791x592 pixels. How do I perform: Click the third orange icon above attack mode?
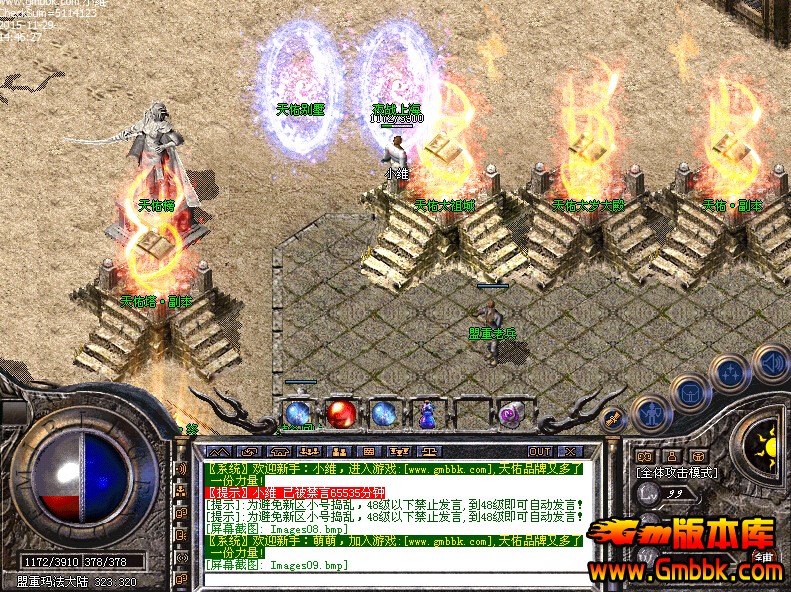click(x=698, y=456)
